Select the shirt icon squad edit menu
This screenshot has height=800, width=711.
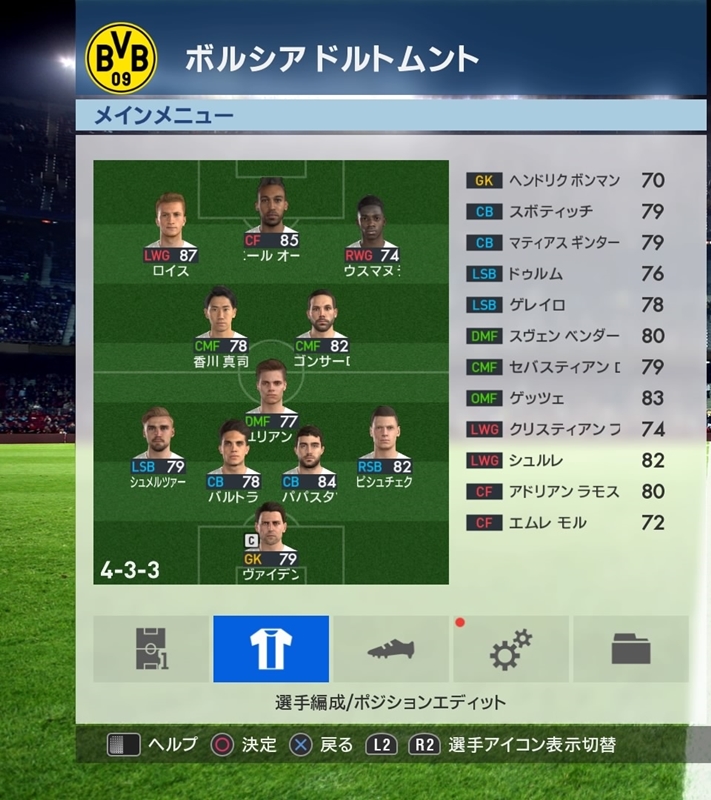tap(271, 649)
